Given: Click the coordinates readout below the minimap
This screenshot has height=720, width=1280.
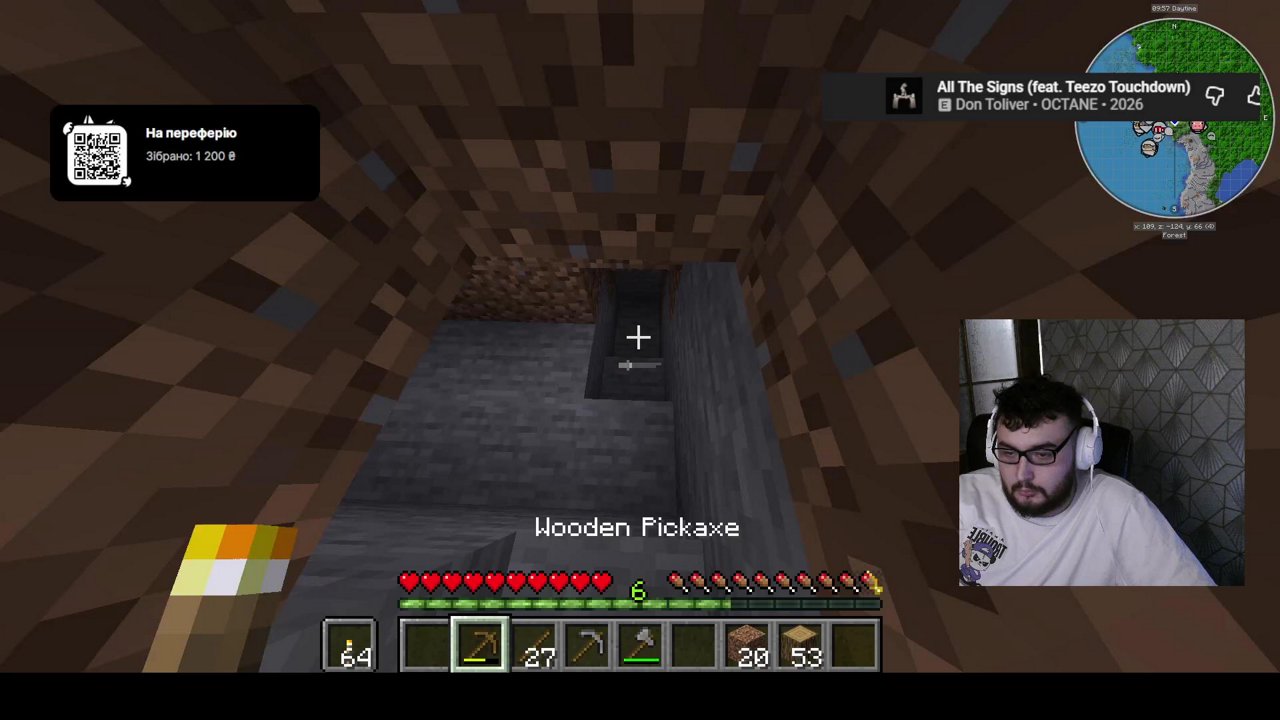Looking at the screenshot, I should (1173, 226).
